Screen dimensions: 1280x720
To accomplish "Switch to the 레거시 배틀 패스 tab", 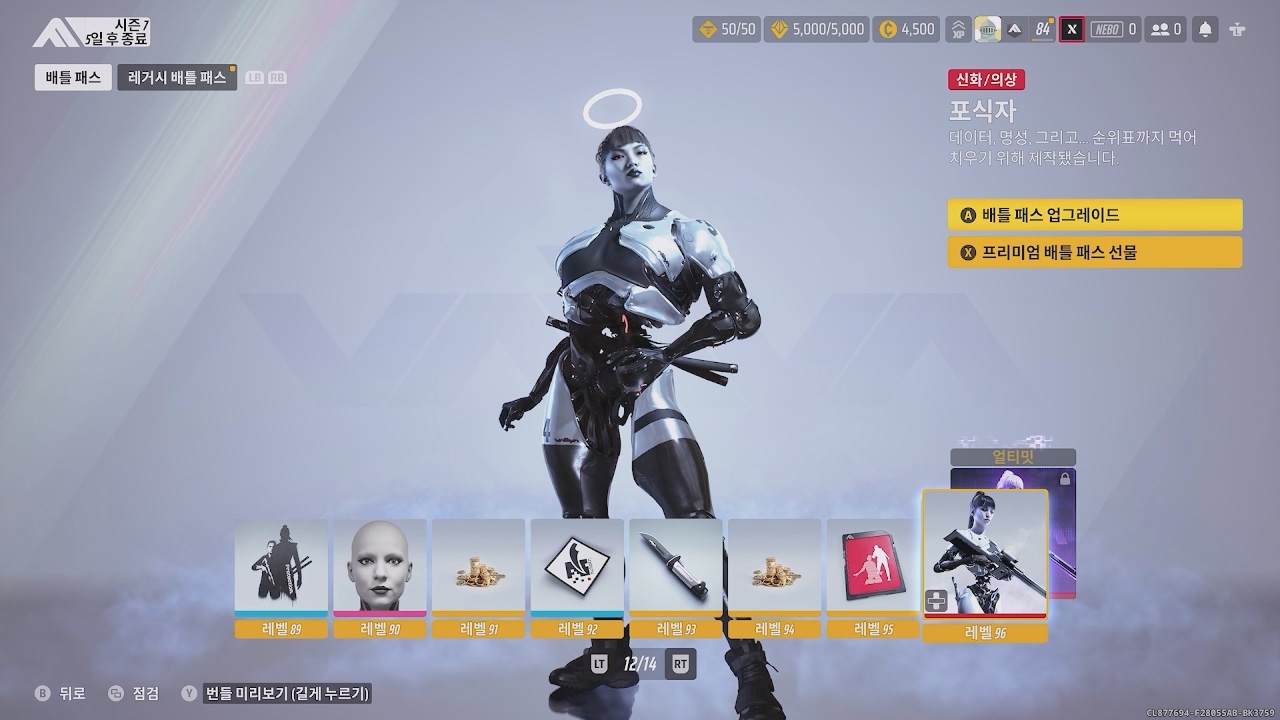I will tap(176, 77).
